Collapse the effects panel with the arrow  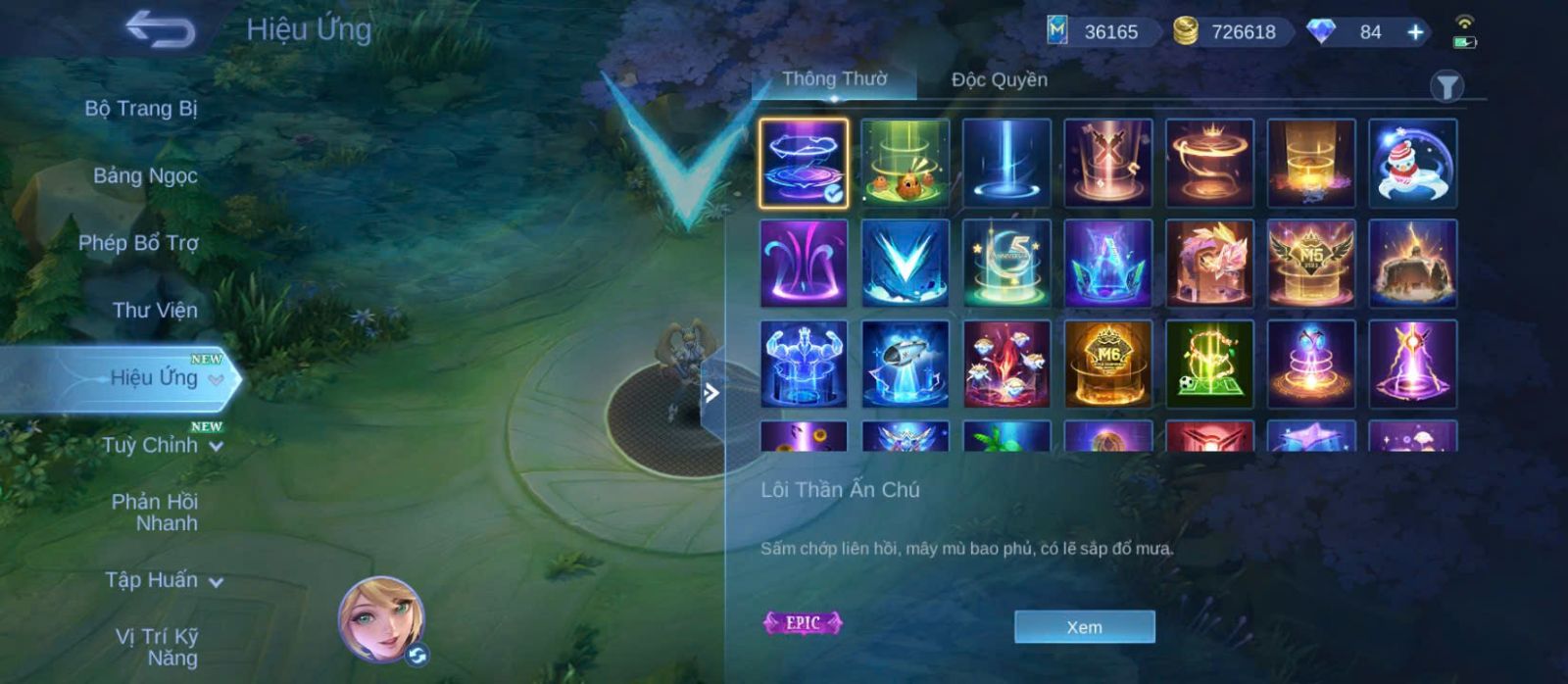tap(711, 393)
